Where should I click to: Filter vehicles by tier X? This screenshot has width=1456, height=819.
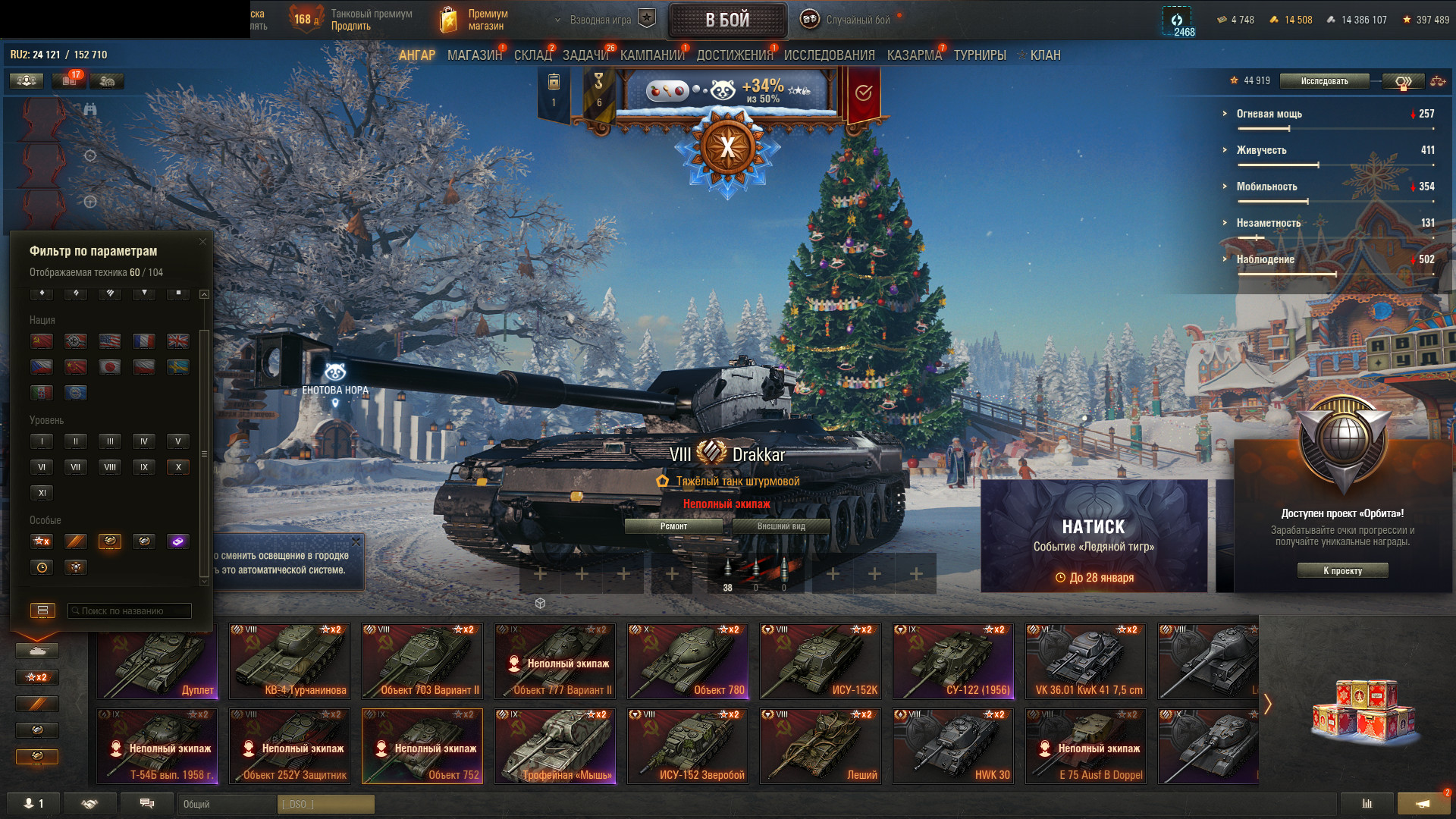[178, 467]
